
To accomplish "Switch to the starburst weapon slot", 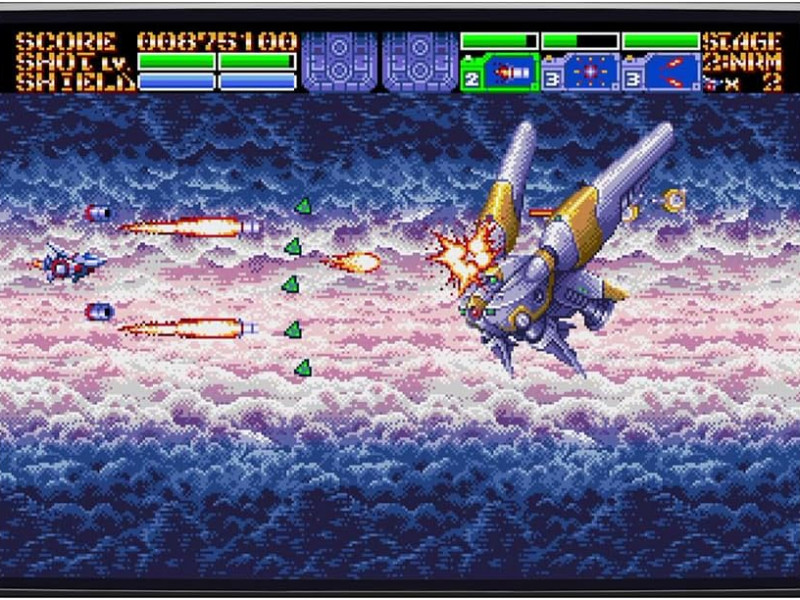I will (x=590, y=73).
